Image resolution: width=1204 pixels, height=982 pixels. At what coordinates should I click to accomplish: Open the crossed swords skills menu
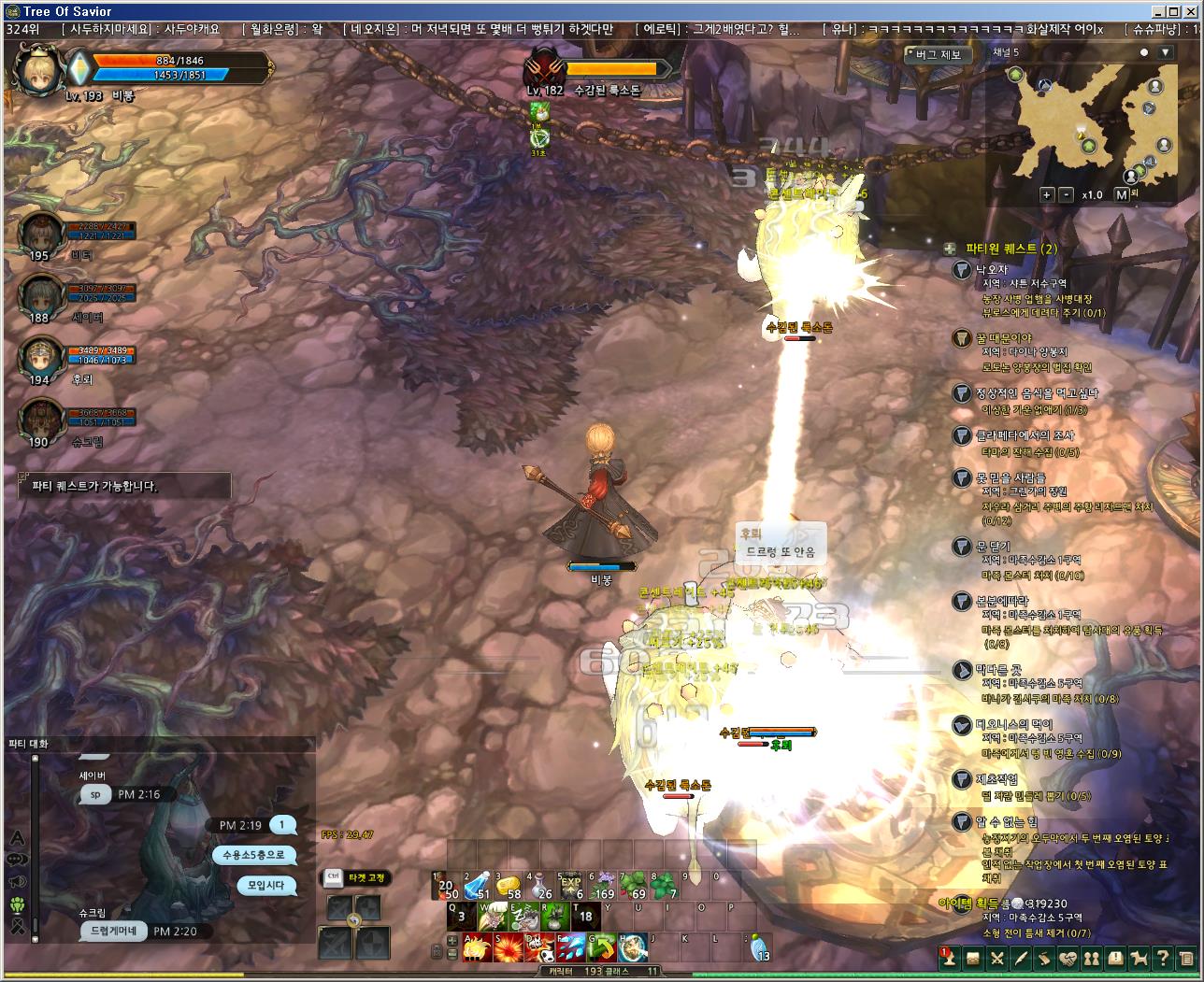click(x=997, y=958)
